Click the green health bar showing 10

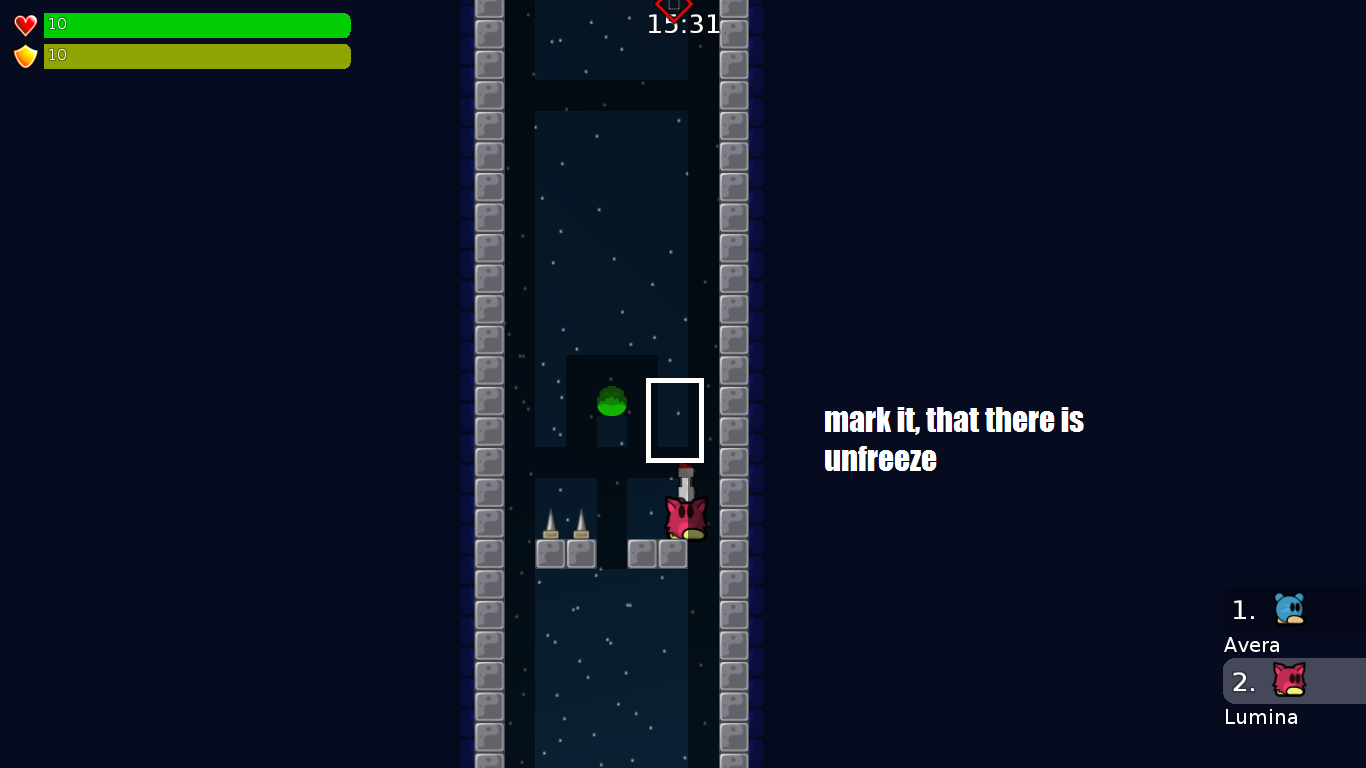[197, 24]
